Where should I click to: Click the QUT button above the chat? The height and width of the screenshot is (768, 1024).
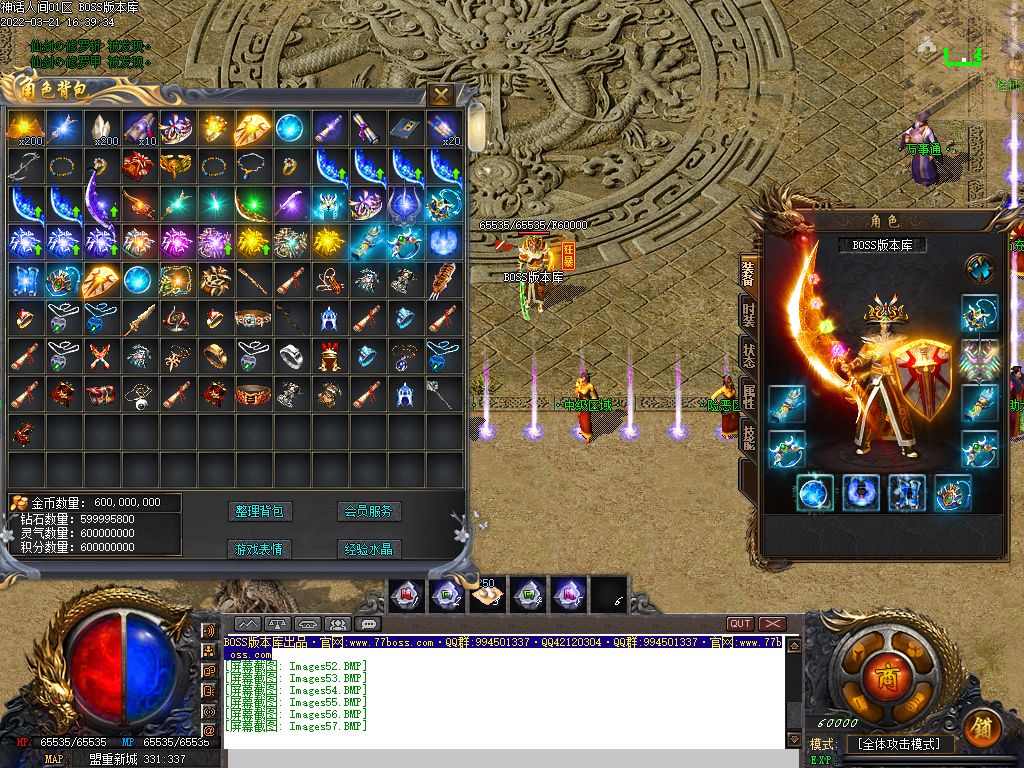pos(740,624)
